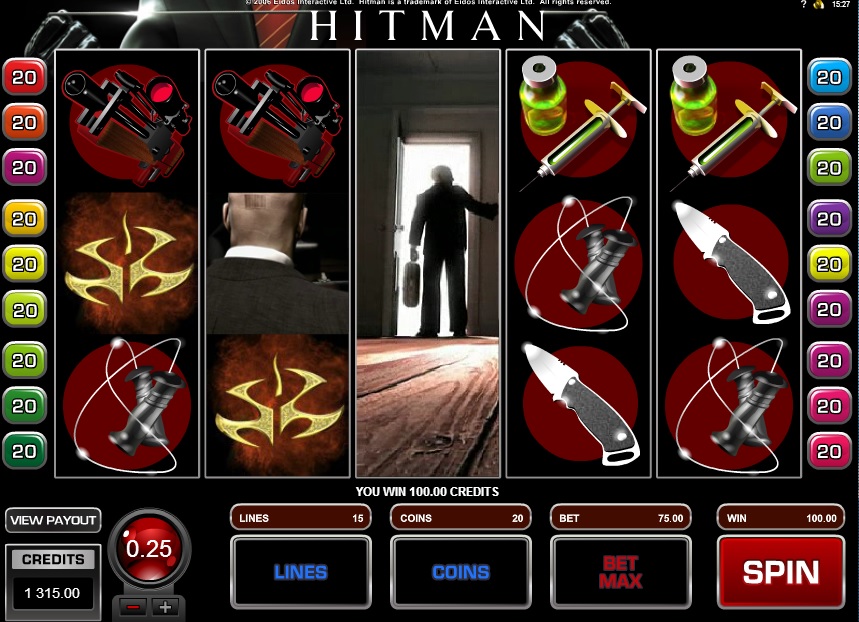
Task: Select the LINES button
Action: coord(300,572)
